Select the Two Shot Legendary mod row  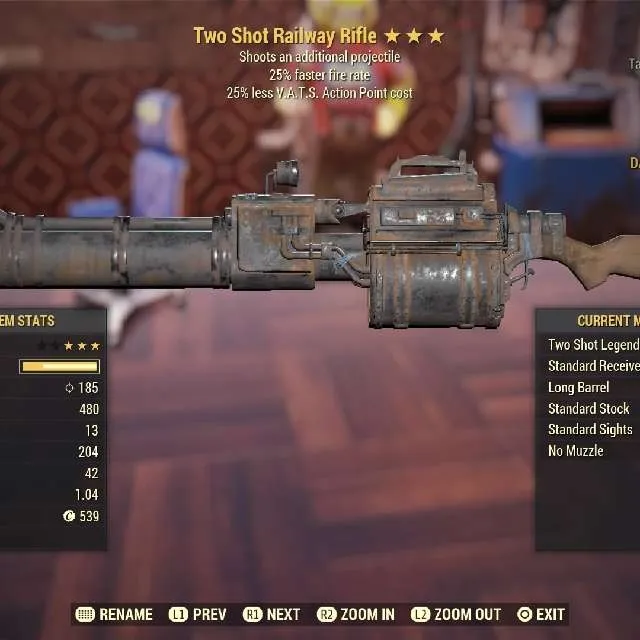(593, 345)
